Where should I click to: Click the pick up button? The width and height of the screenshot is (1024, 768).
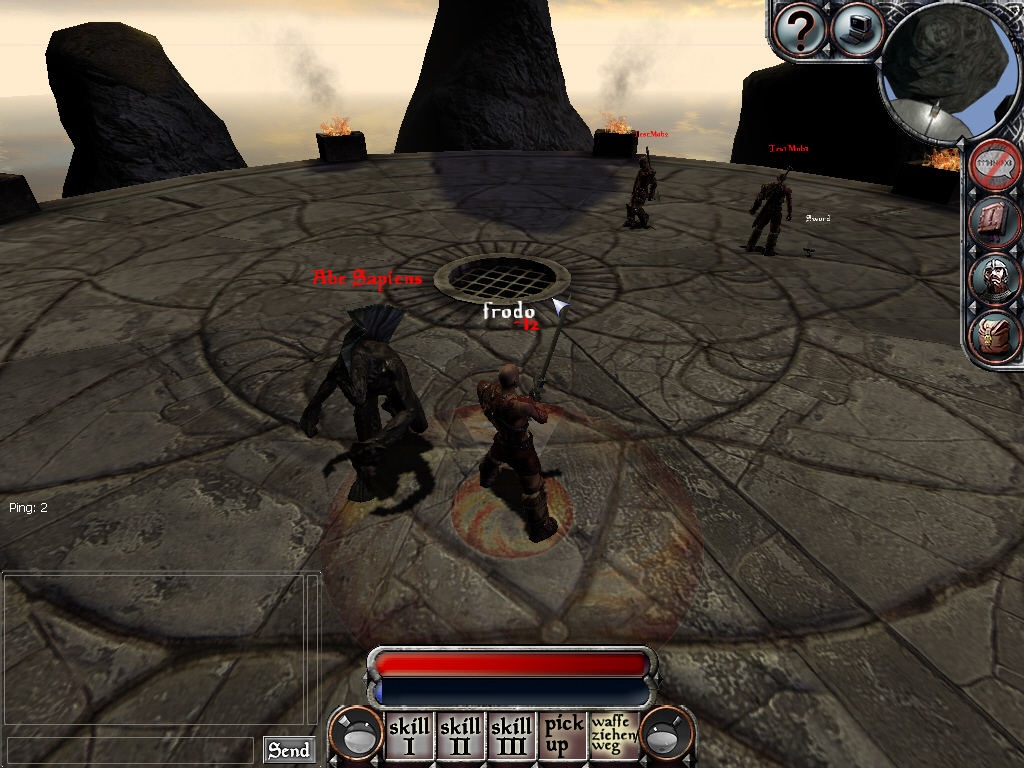[563, 735]
